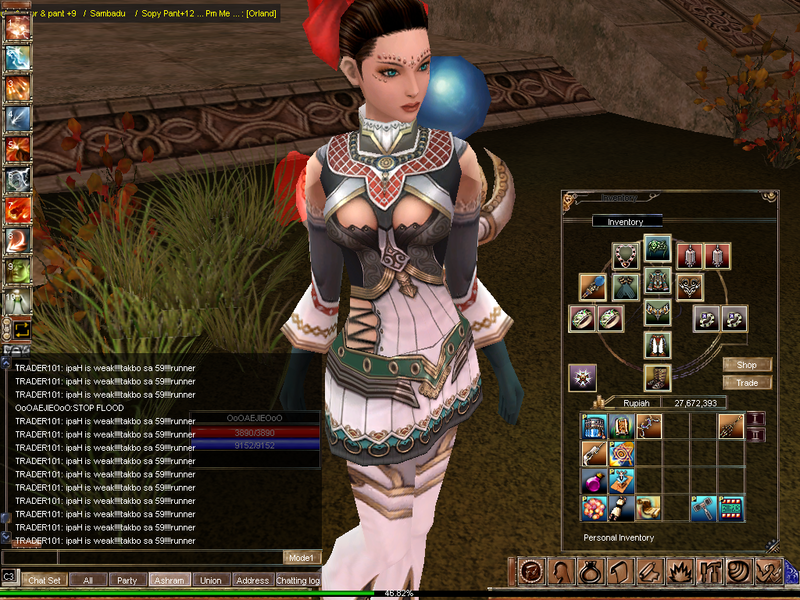Click the Trade button
Viewport: 800px width, 600px height.
pos(746,383)
